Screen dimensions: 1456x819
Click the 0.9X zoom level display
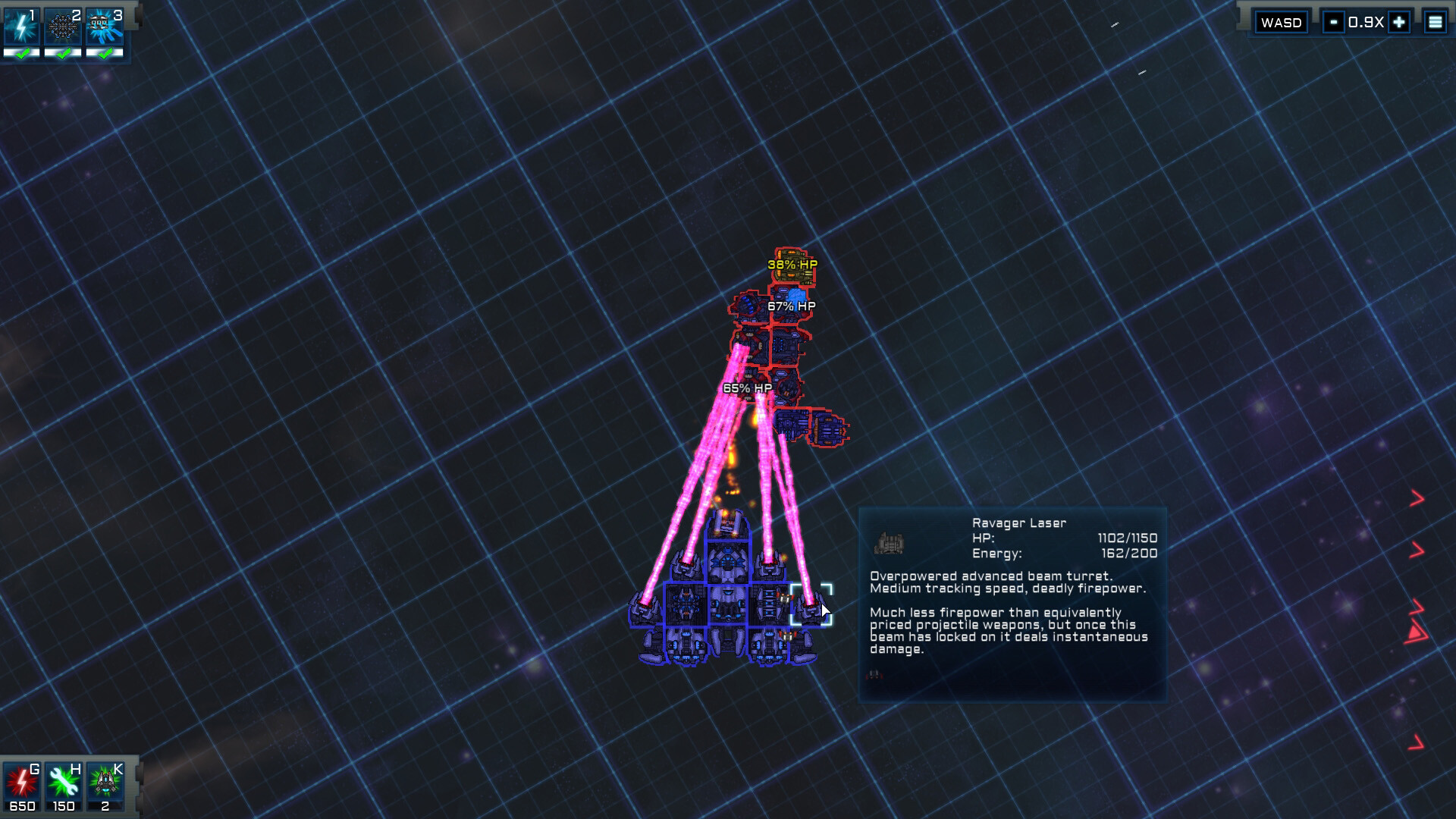coord(1365,22)
